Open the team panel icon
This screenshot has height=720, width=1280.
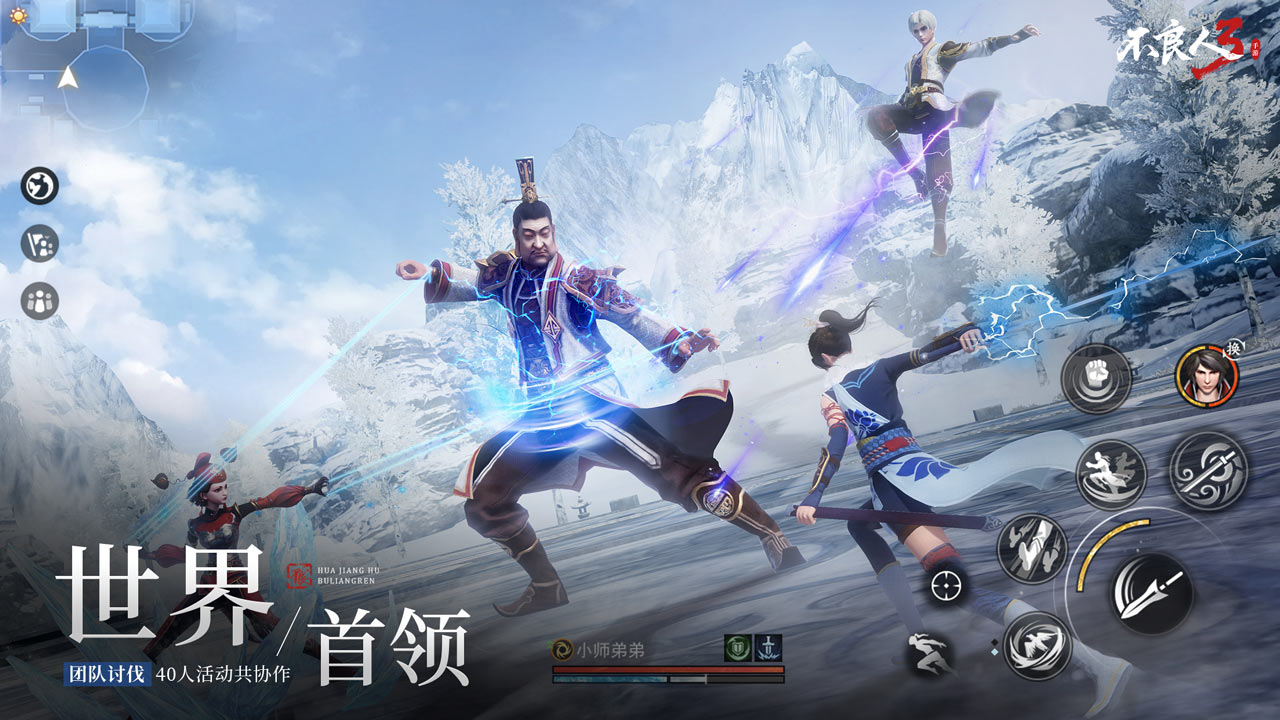coord(38,298)
